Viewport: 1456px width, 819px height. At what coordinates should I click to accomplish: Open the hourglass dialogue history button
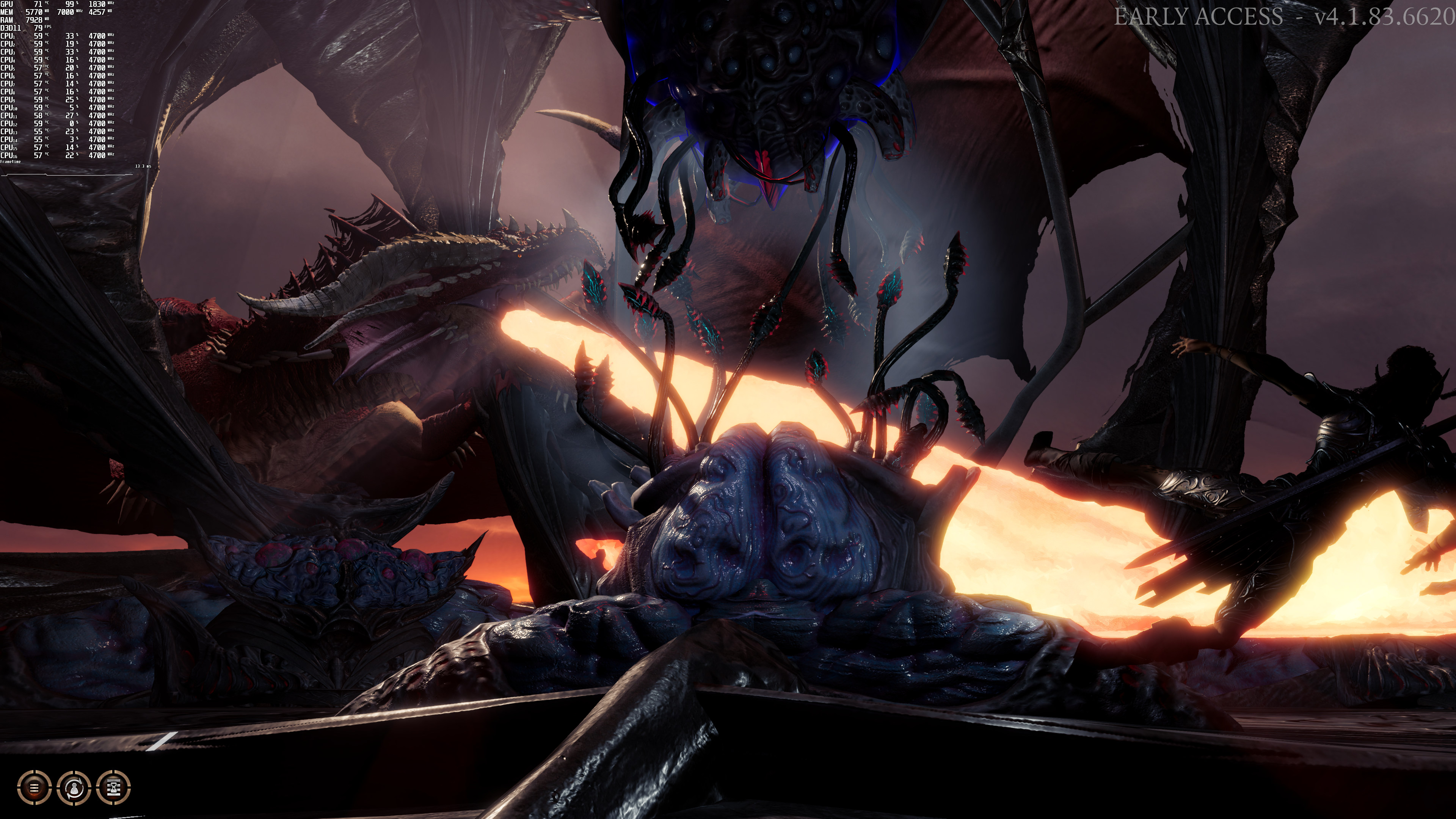coord(114,786)
